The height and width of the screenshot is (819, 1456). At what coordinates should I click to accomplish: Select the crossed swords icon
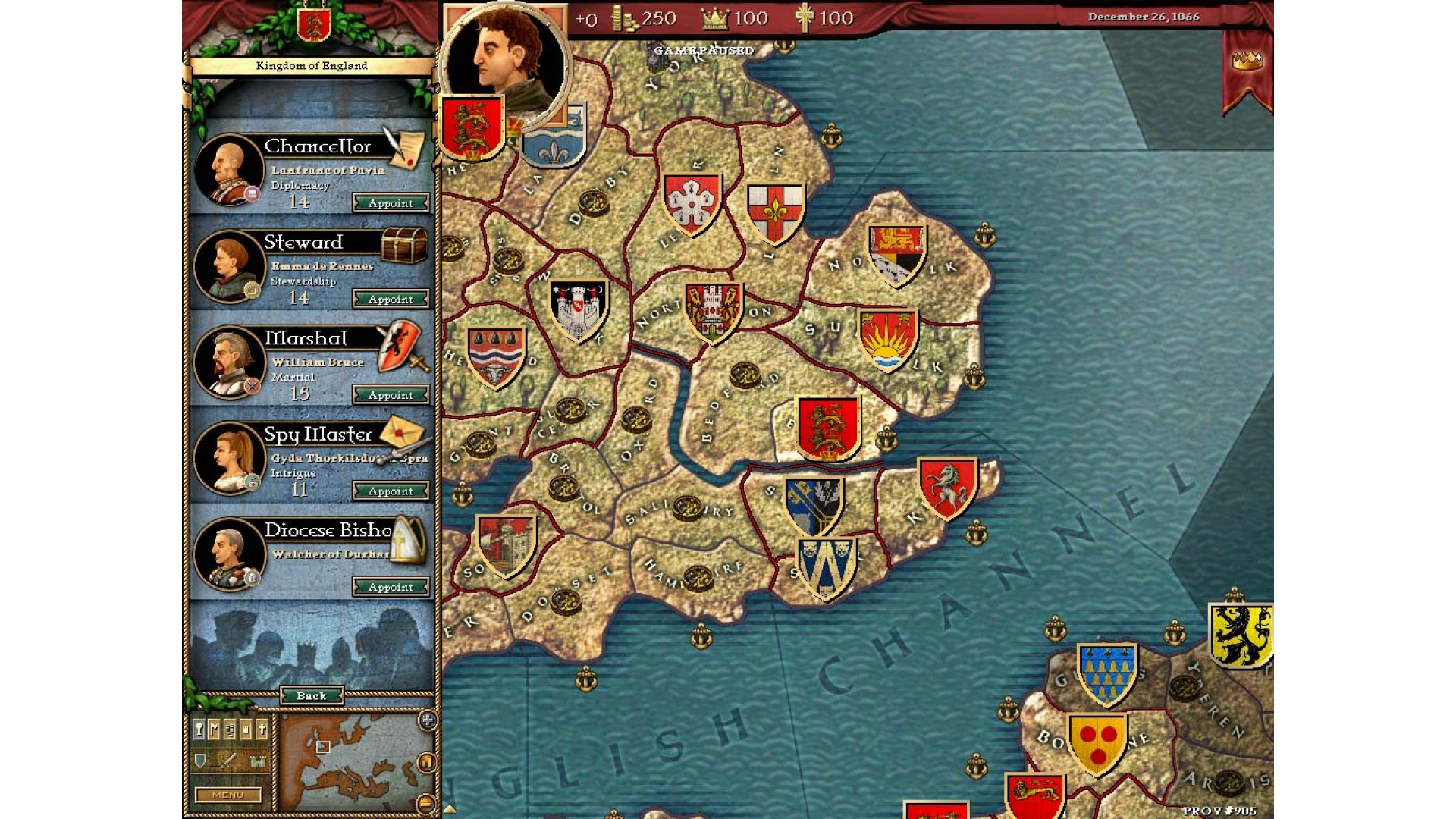pos(228,761)
